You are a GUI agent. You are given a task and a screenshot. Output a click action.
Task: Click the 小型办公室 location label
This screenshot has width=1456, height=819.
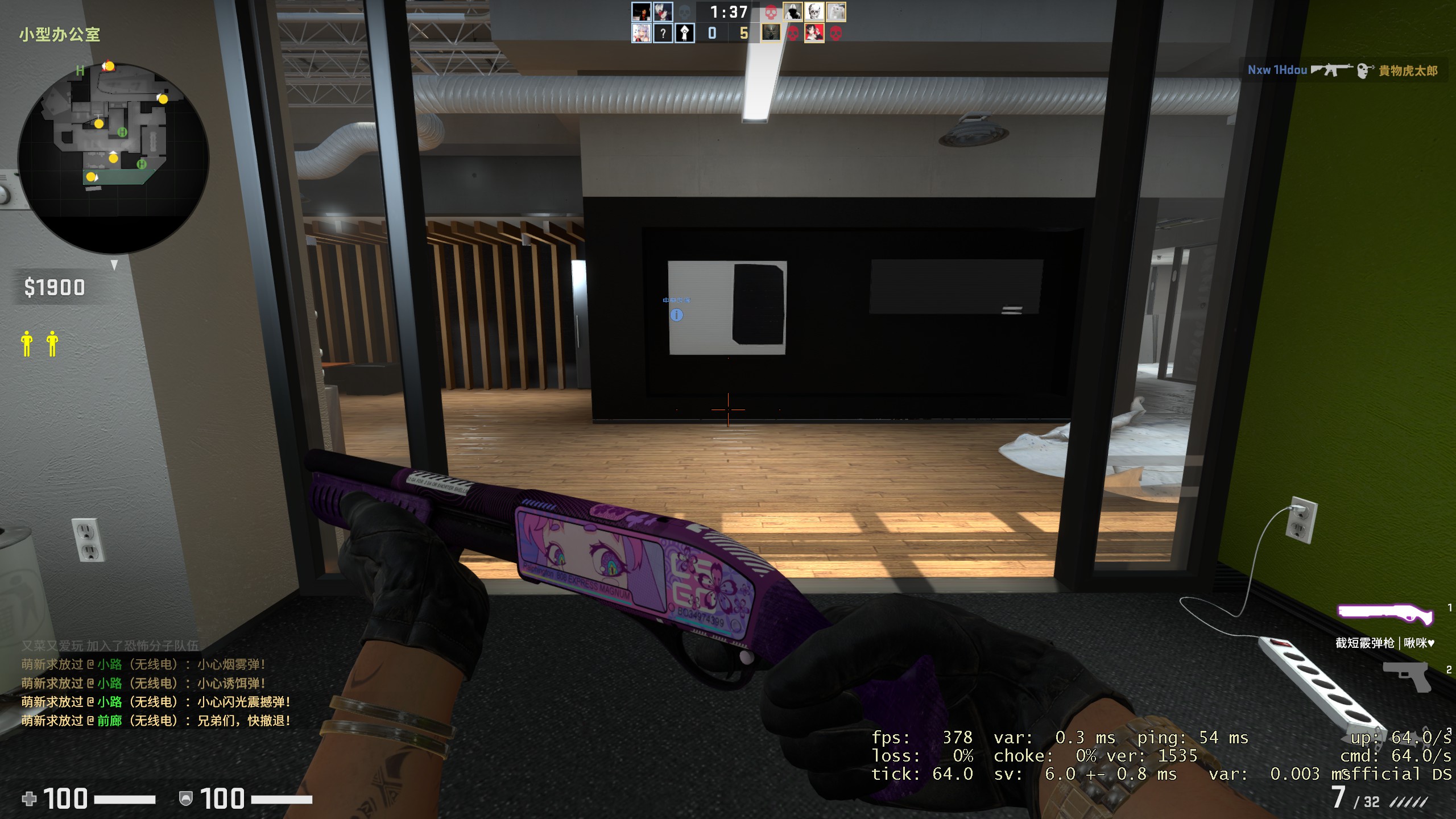59,34
